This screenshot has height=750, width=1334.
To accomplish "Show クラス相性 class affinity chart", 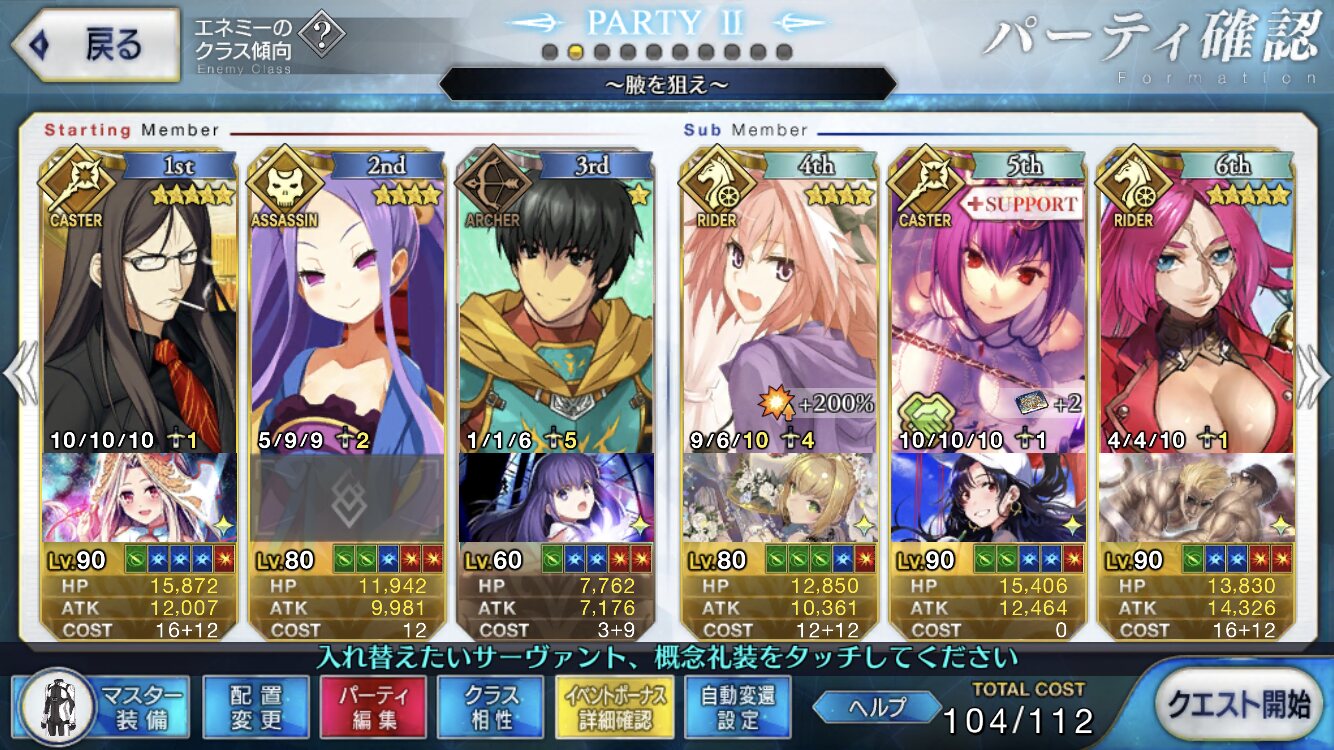I will pyautogui.click(x=490, y=705).
